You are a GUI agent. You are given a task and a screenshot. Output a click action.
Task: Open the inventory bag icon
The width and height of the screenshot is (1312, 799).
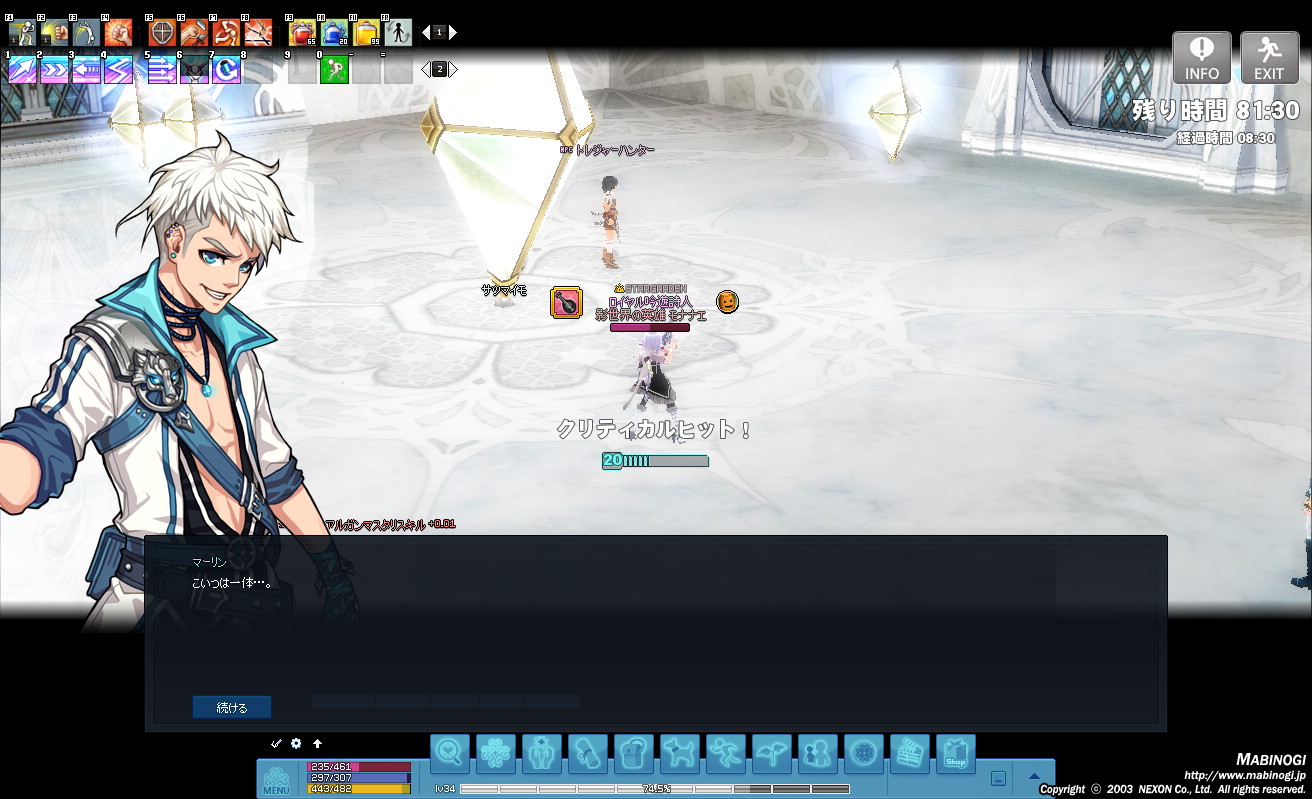click(634, 753)
